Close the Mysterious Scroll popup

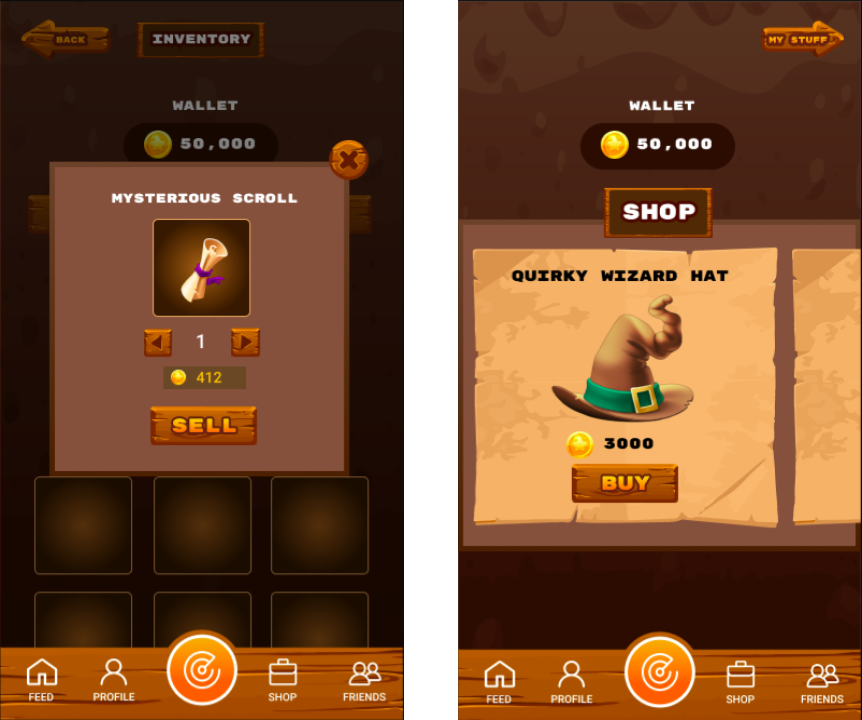click(x=348, y=159)
